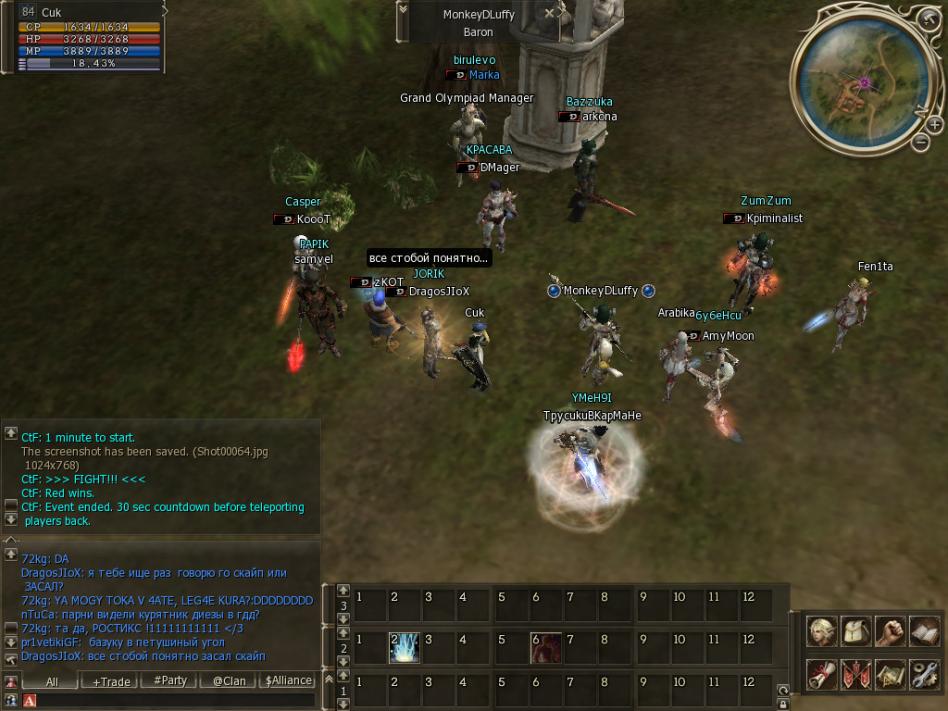Open the inventory bag icon
This screenshot has height=711, width=948.
tap(856, 631)
